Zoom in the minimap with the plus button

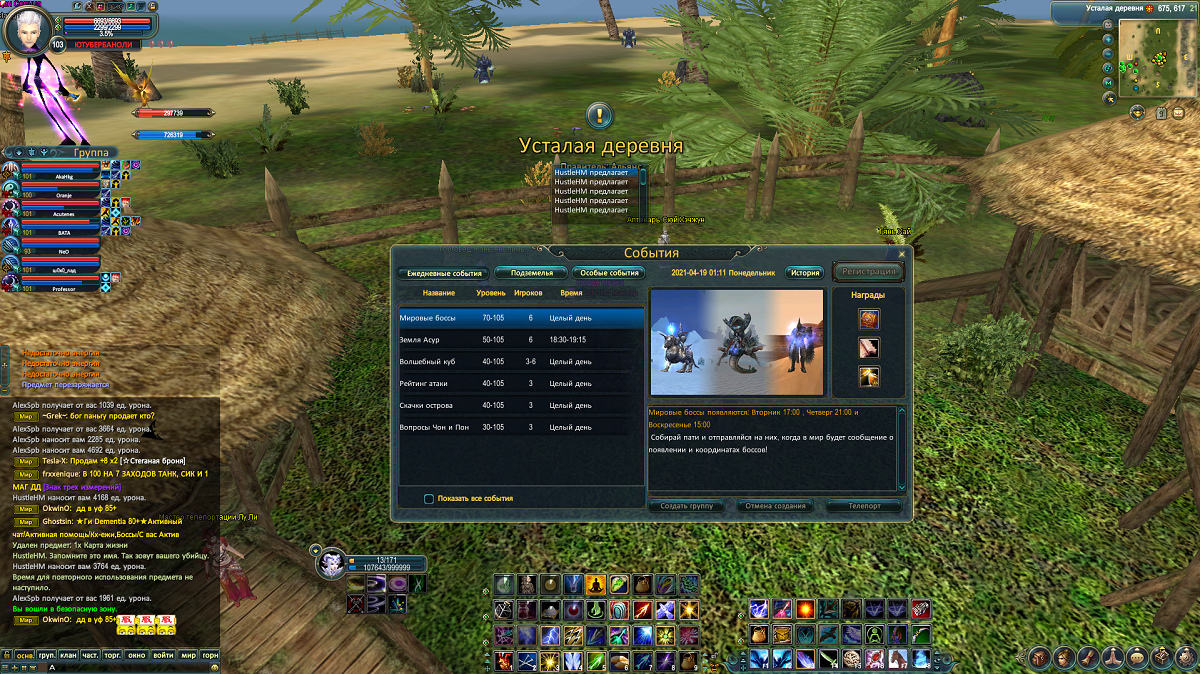[1109, 39]
